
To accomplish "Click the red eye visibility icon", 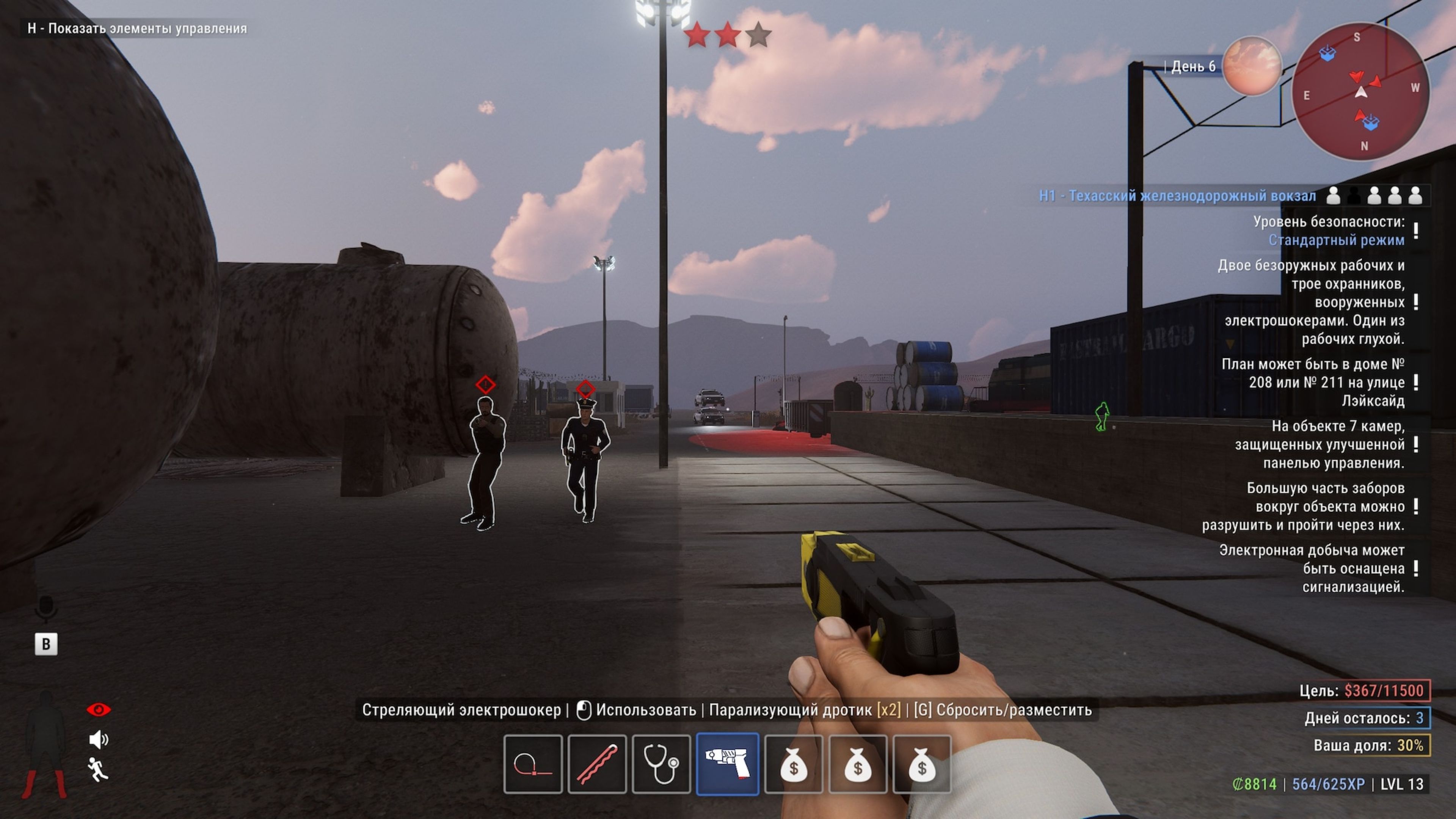I will pos(98,709).
